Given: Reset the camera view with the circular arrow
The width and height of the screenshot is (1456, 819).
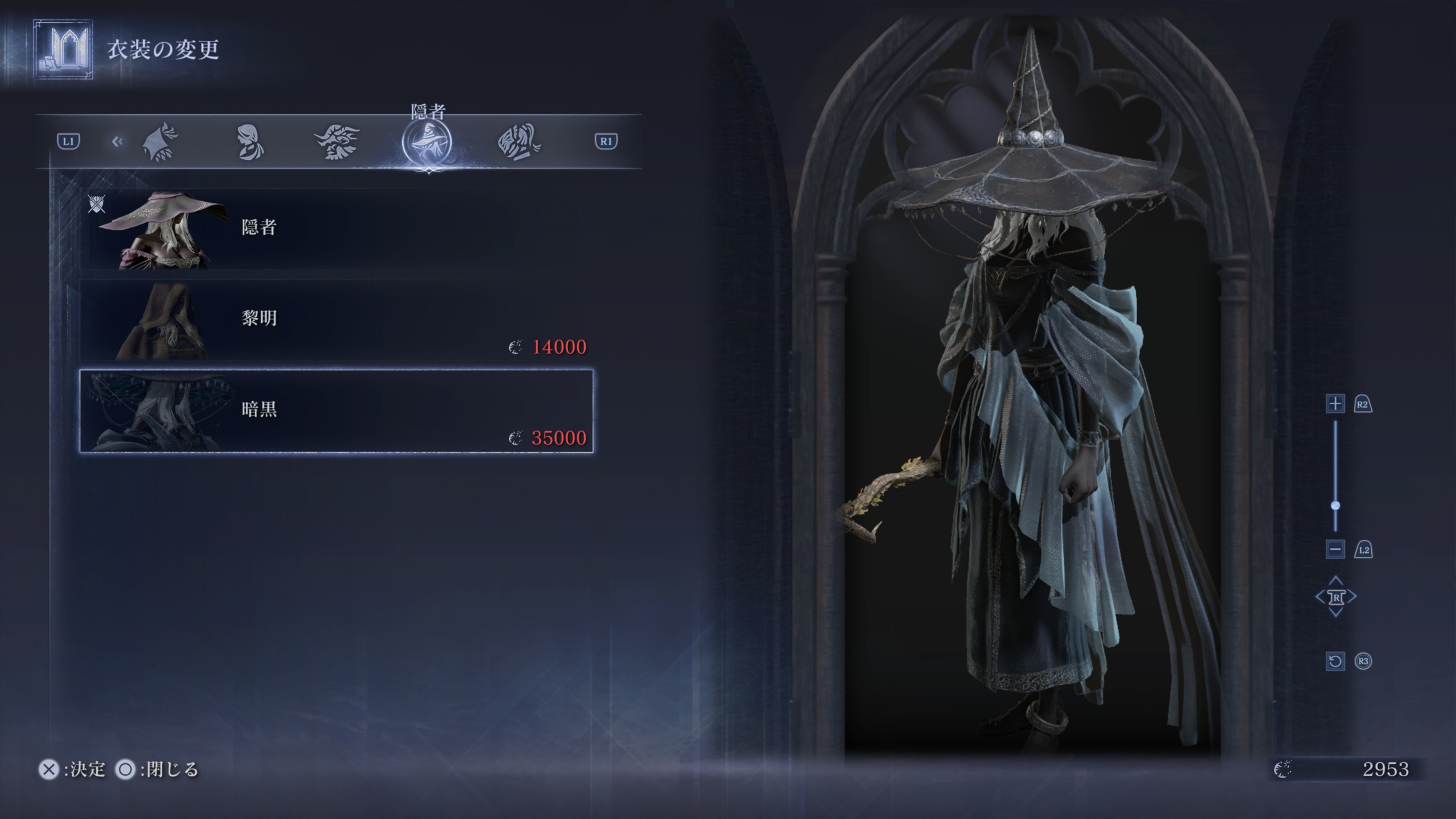Looking at the screenshot, I should click(x=1335, y=661).
